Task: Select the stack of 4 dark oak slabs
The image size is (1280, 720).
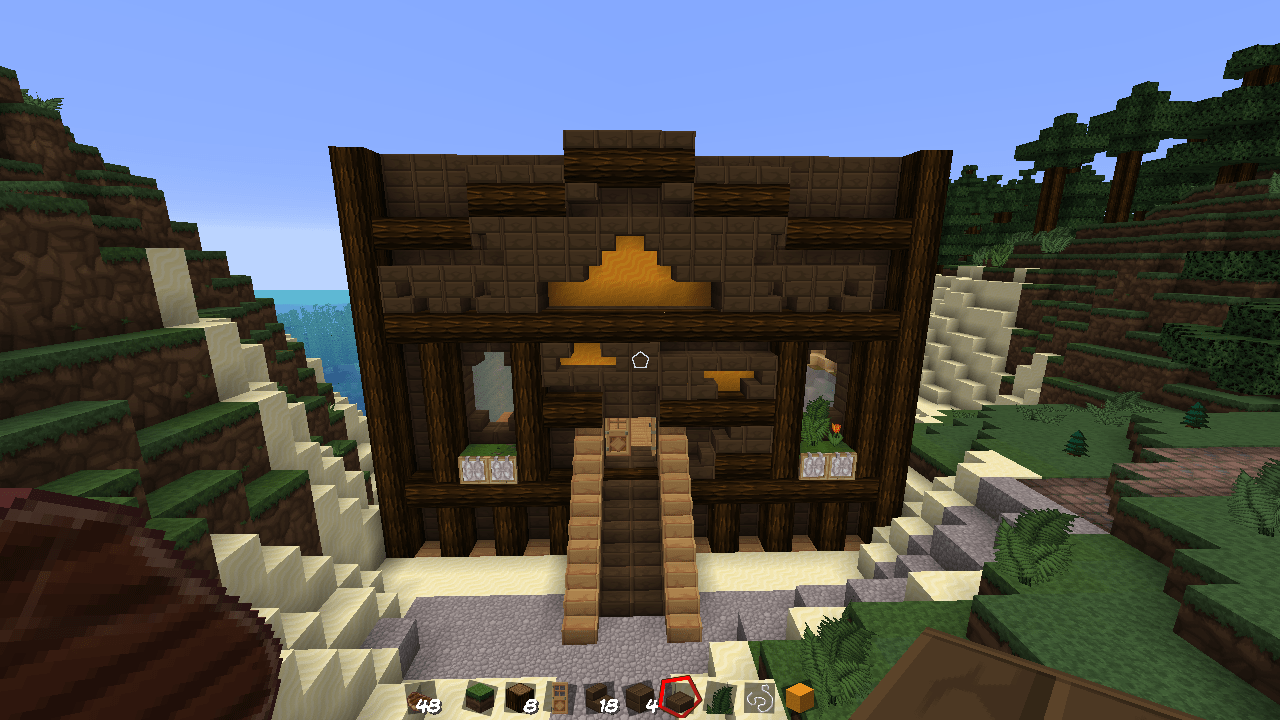Action: click(637, 700)
